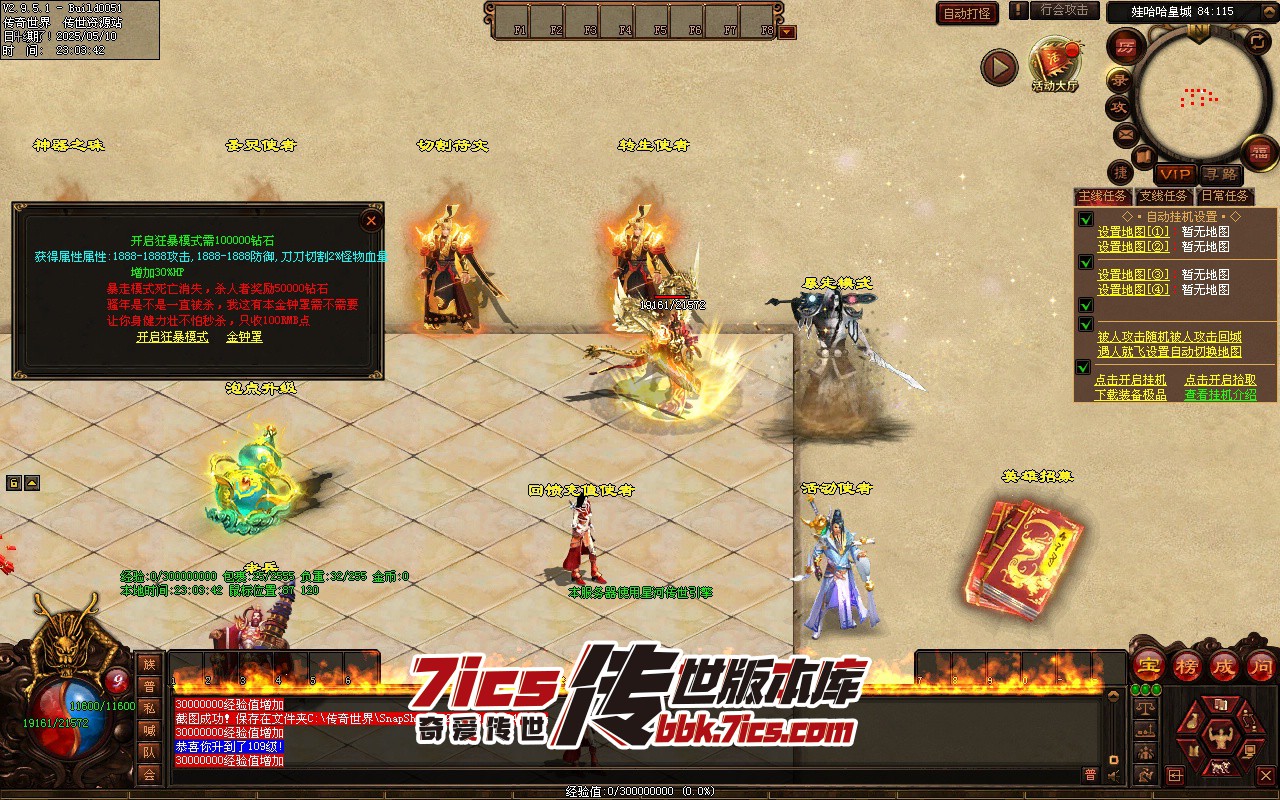Click the 设置地图[①] link
The image size is (1280, 800).
click(1132, 232)
